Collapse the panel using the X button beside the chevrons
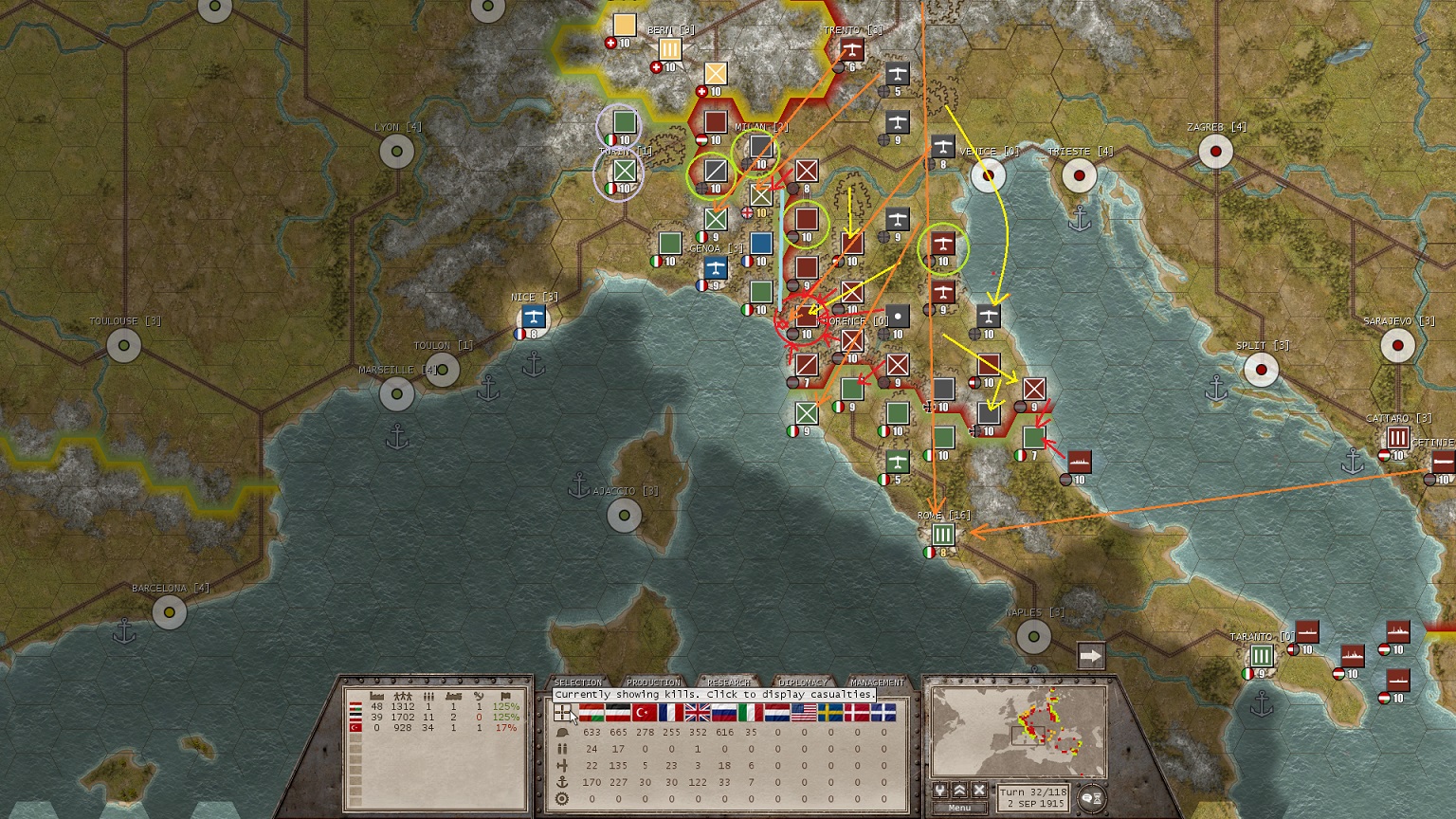 pyautogui.click(x=979, y=790)
